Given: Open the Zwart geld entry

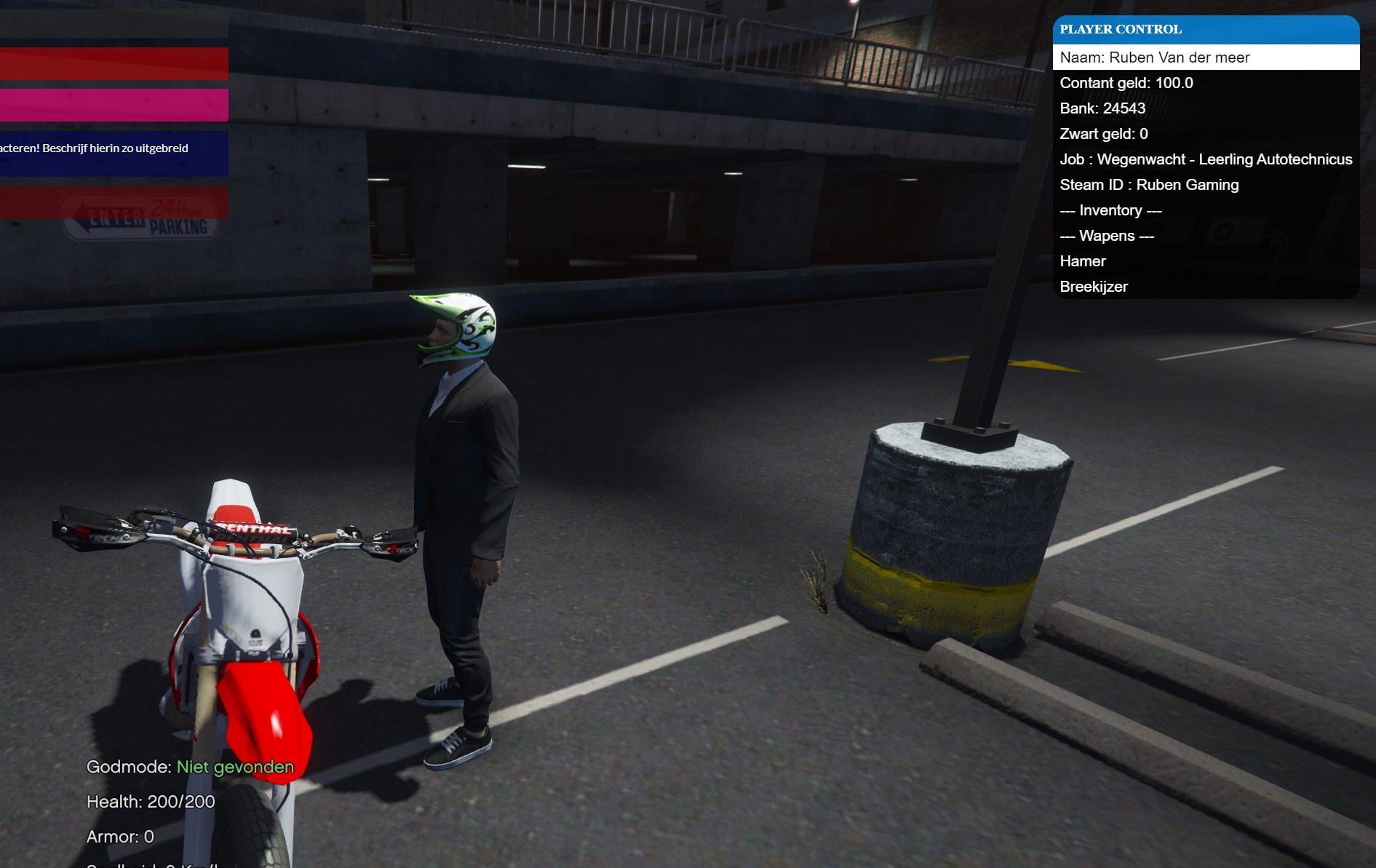Looking at the screenshot, I should [x=1205, y=134].
